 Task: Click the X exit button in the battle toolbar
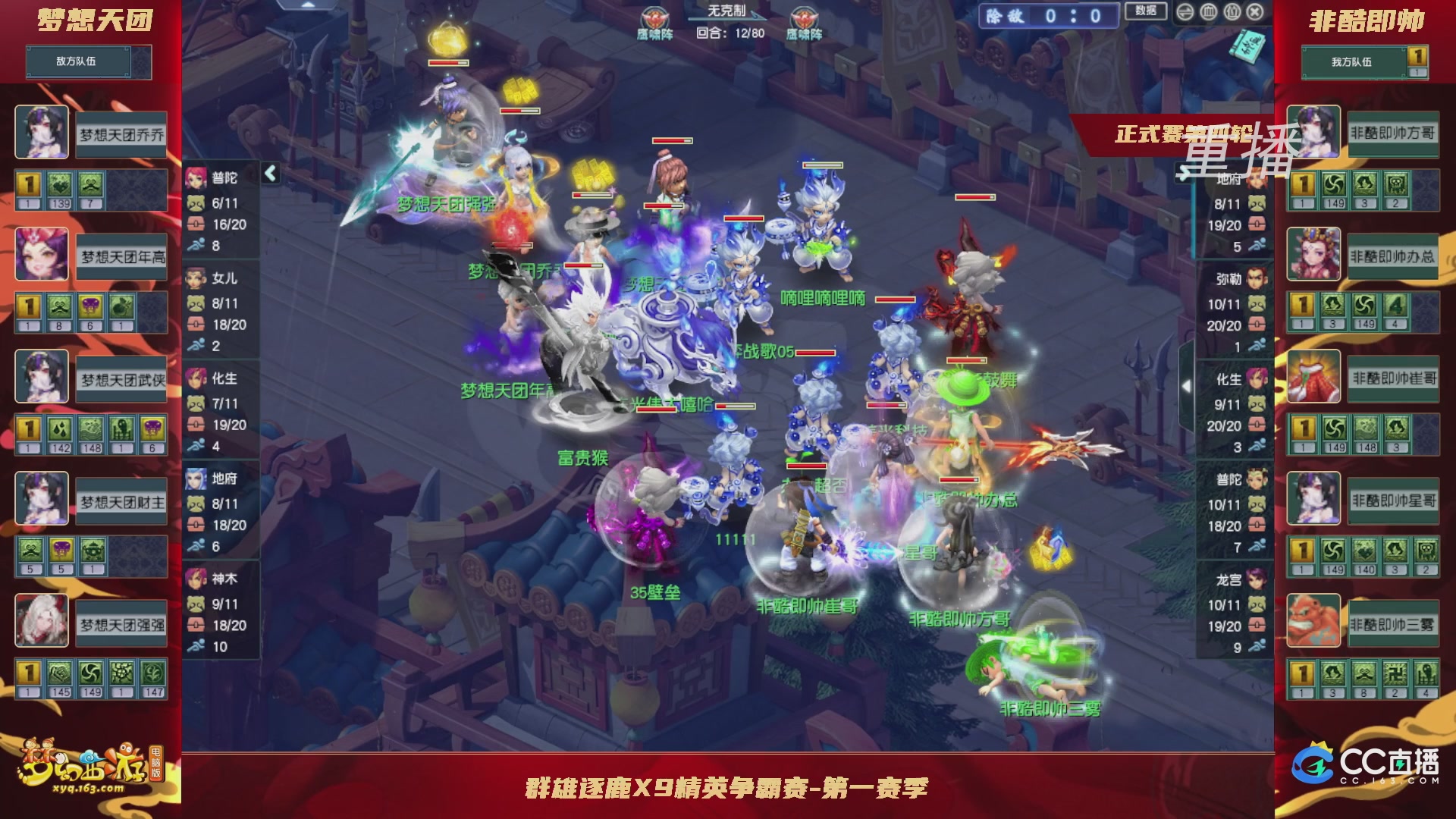1254,12
